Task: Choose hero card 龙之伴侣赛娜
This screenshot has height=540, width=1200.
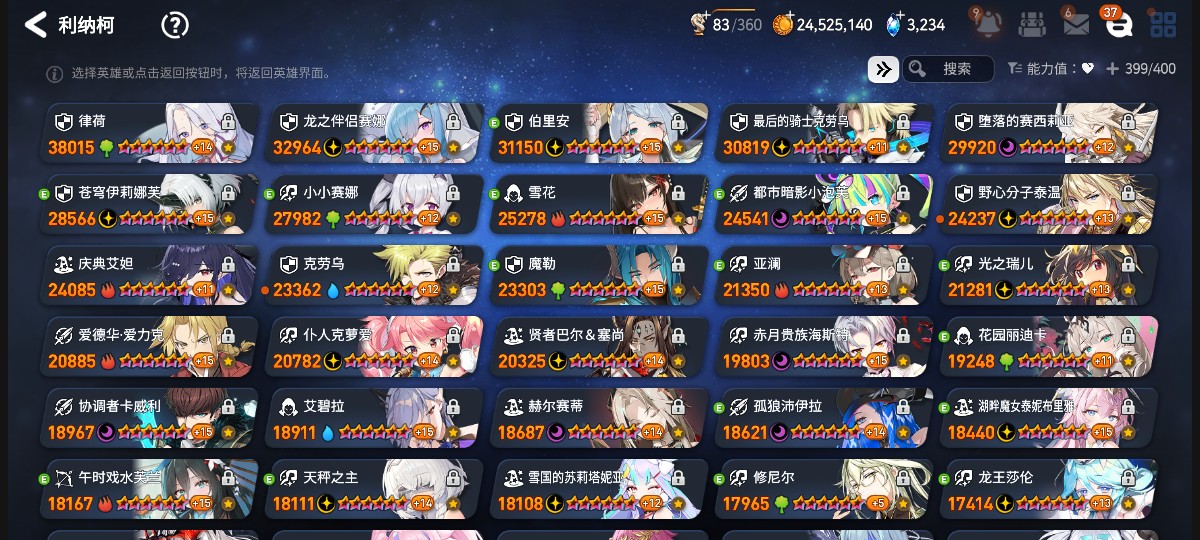Action: tap(376, 133)
